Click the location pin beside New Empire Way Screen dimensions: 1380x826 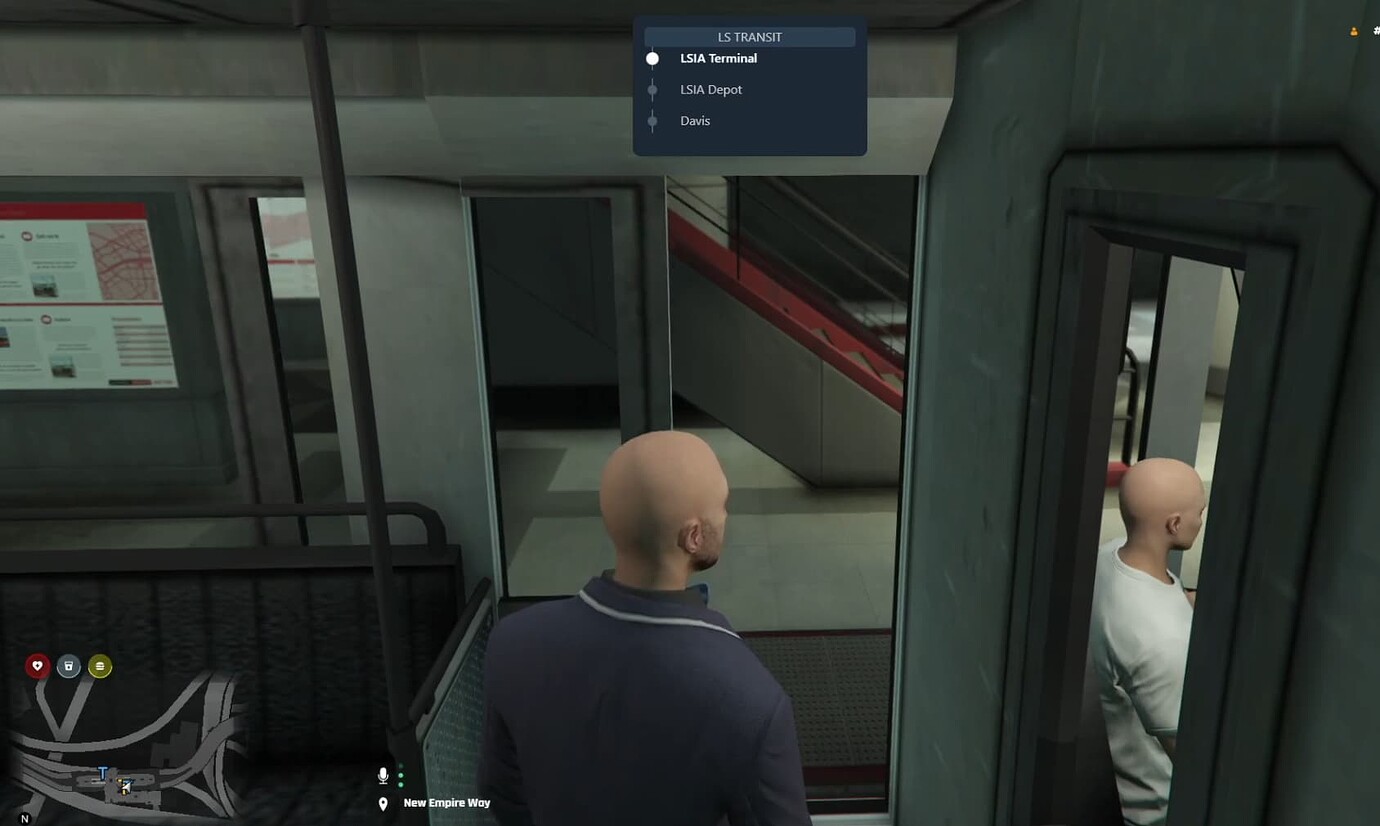(x=383, y=802)
